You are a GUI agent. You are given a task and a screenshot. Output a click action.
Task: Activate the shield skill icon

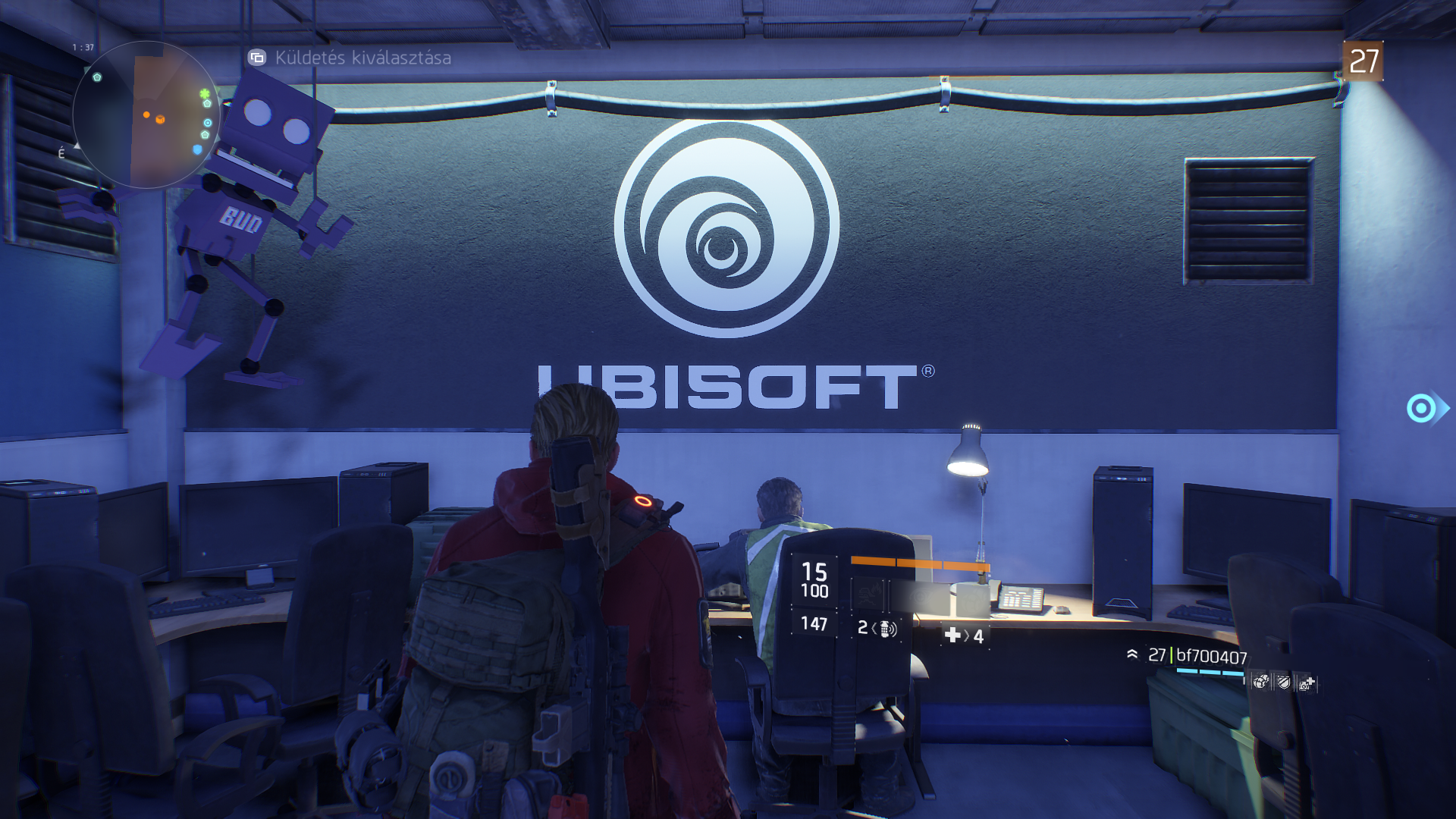pos(1283,683)
